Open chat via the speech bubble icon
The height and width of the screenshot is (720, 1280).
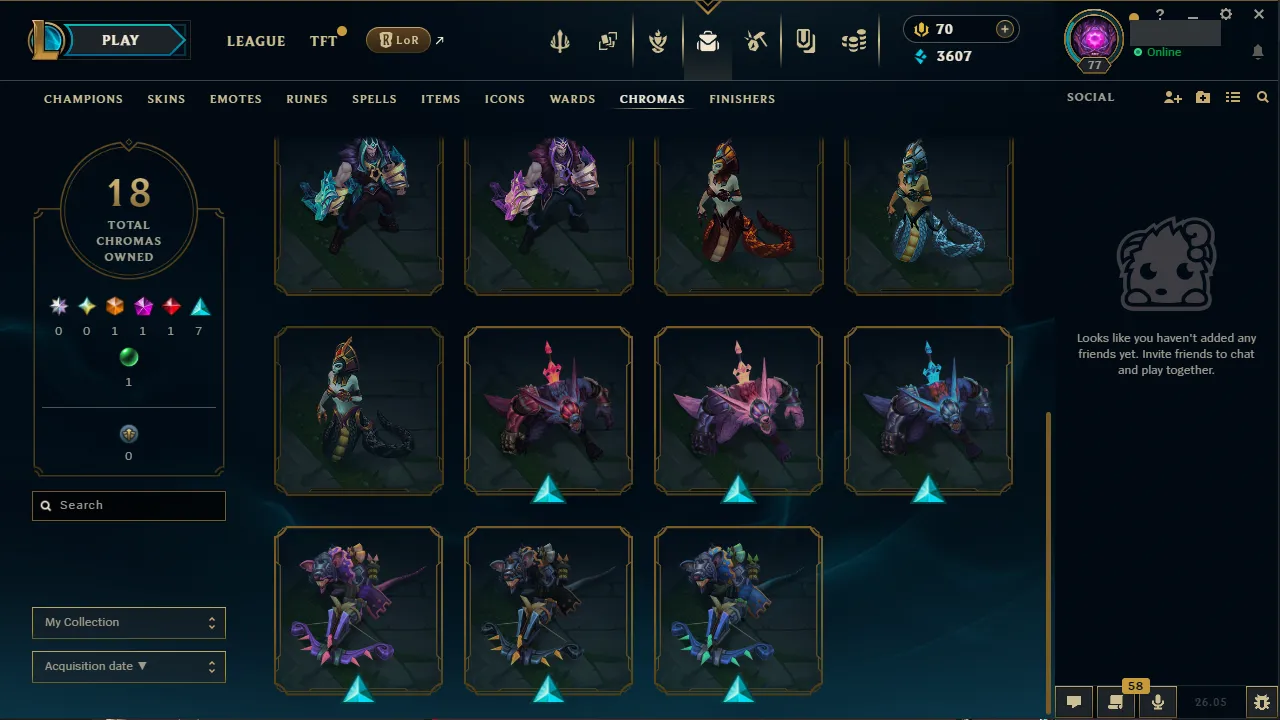tap(1074, 702)
